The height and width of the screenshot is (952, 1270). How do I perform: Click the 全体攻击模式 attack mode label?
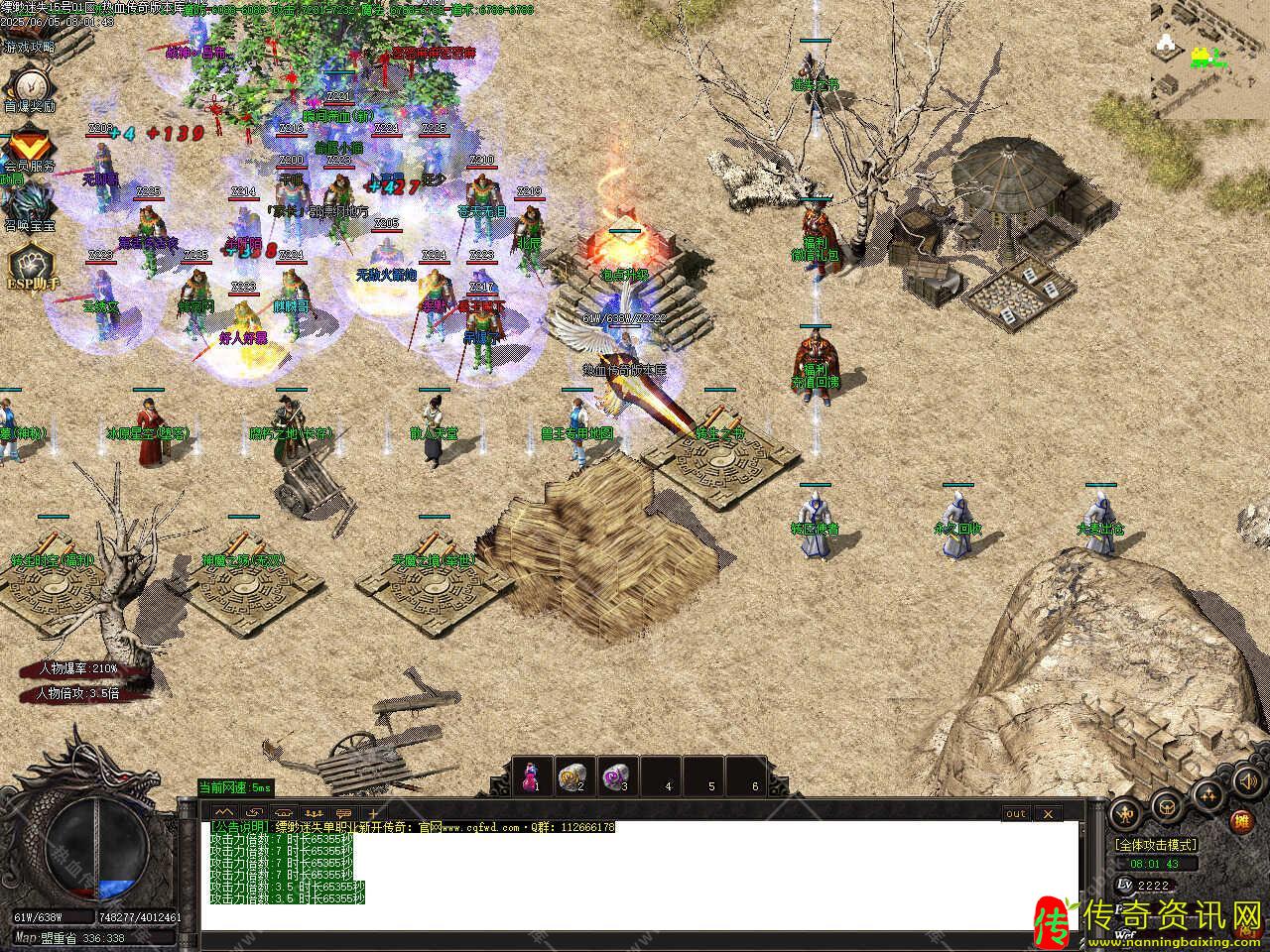click(x=1156, y=846)
